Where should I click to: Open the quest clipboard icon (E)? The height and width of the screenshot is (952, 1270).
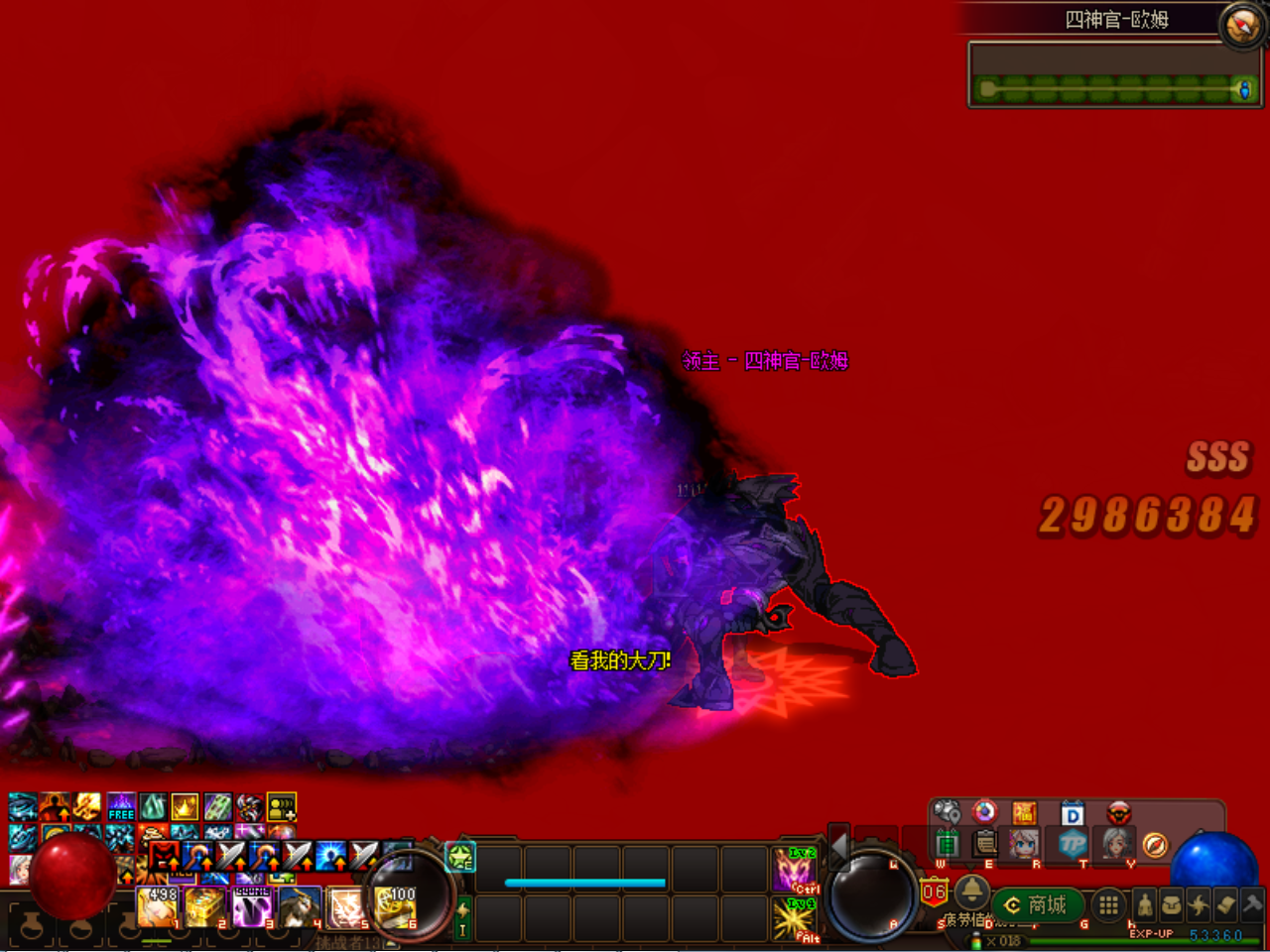(x=984, y=843)
